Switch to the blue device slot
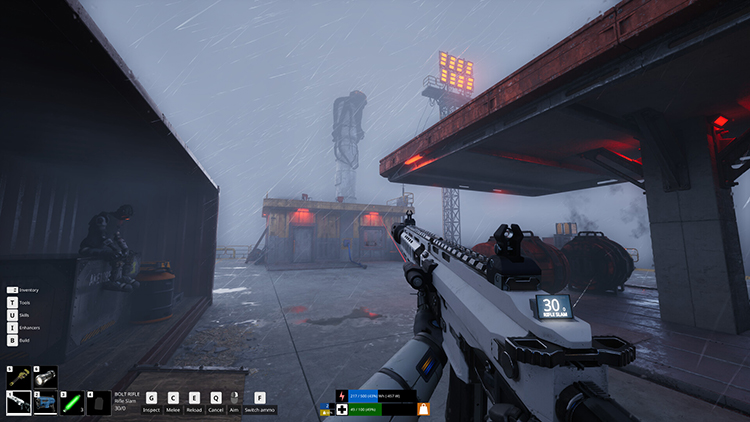Image resolution: width=750 pixels, height=422 pixels. pyautogui.click(x=46, y=402)
